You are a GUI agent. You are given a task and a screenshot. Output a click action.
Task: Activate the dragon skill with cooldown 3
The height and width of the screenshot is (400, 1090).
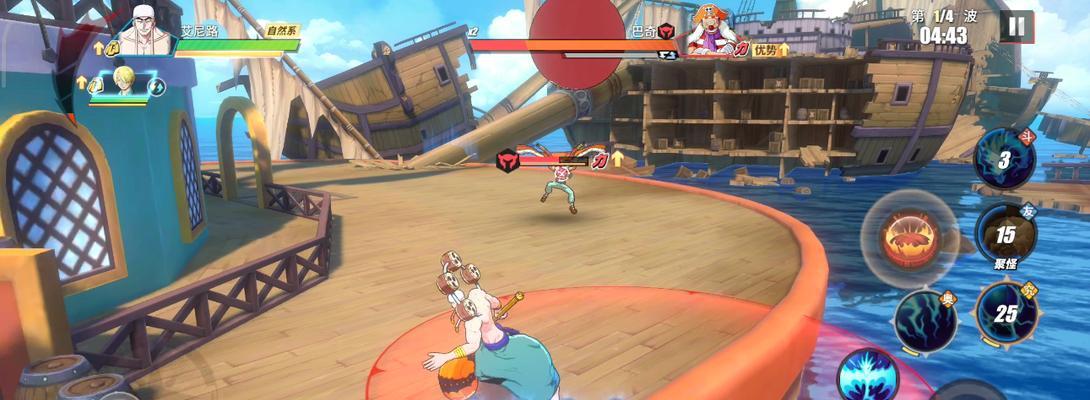[1004, 159]
